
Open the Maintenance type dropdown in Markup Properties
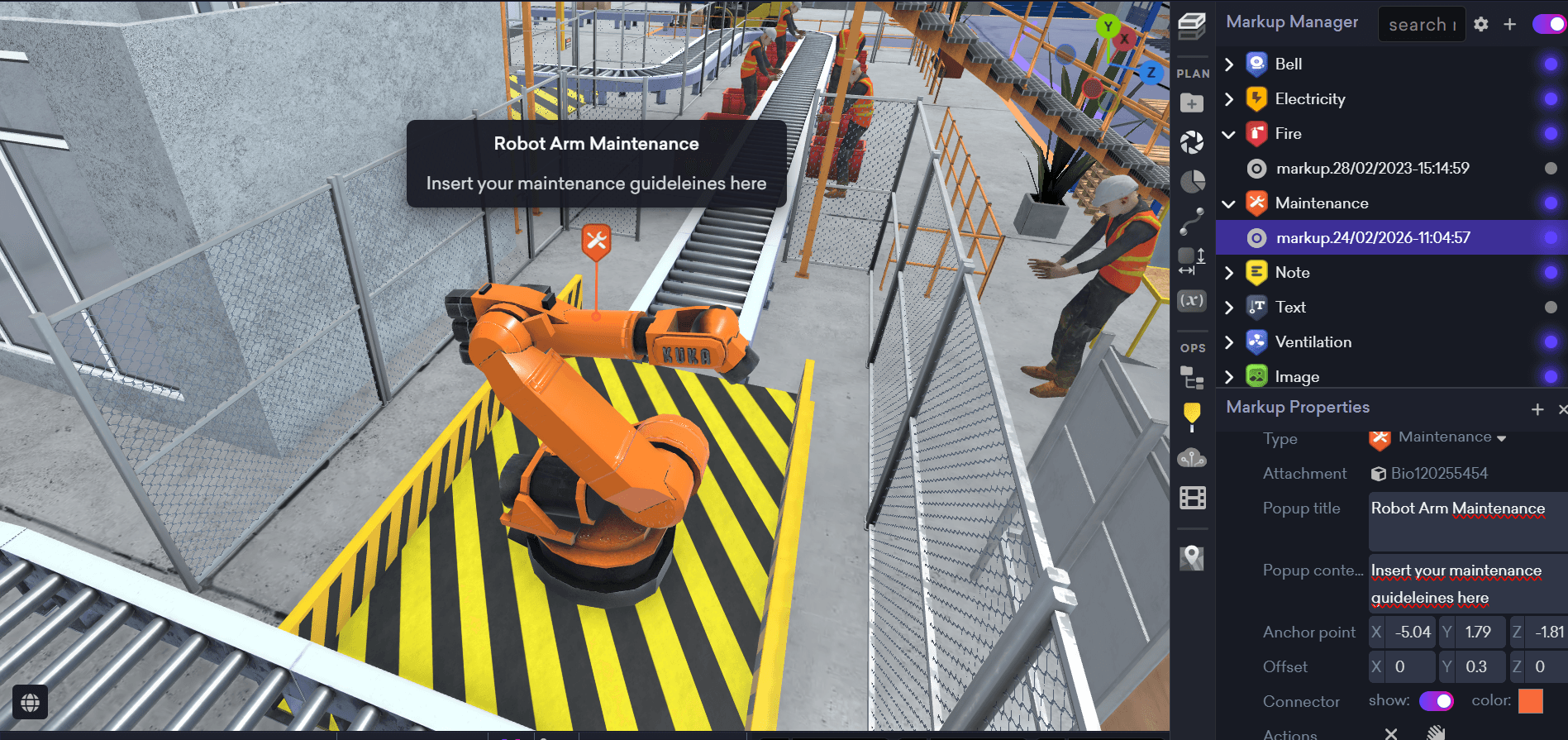click(x=1501, y=438)
